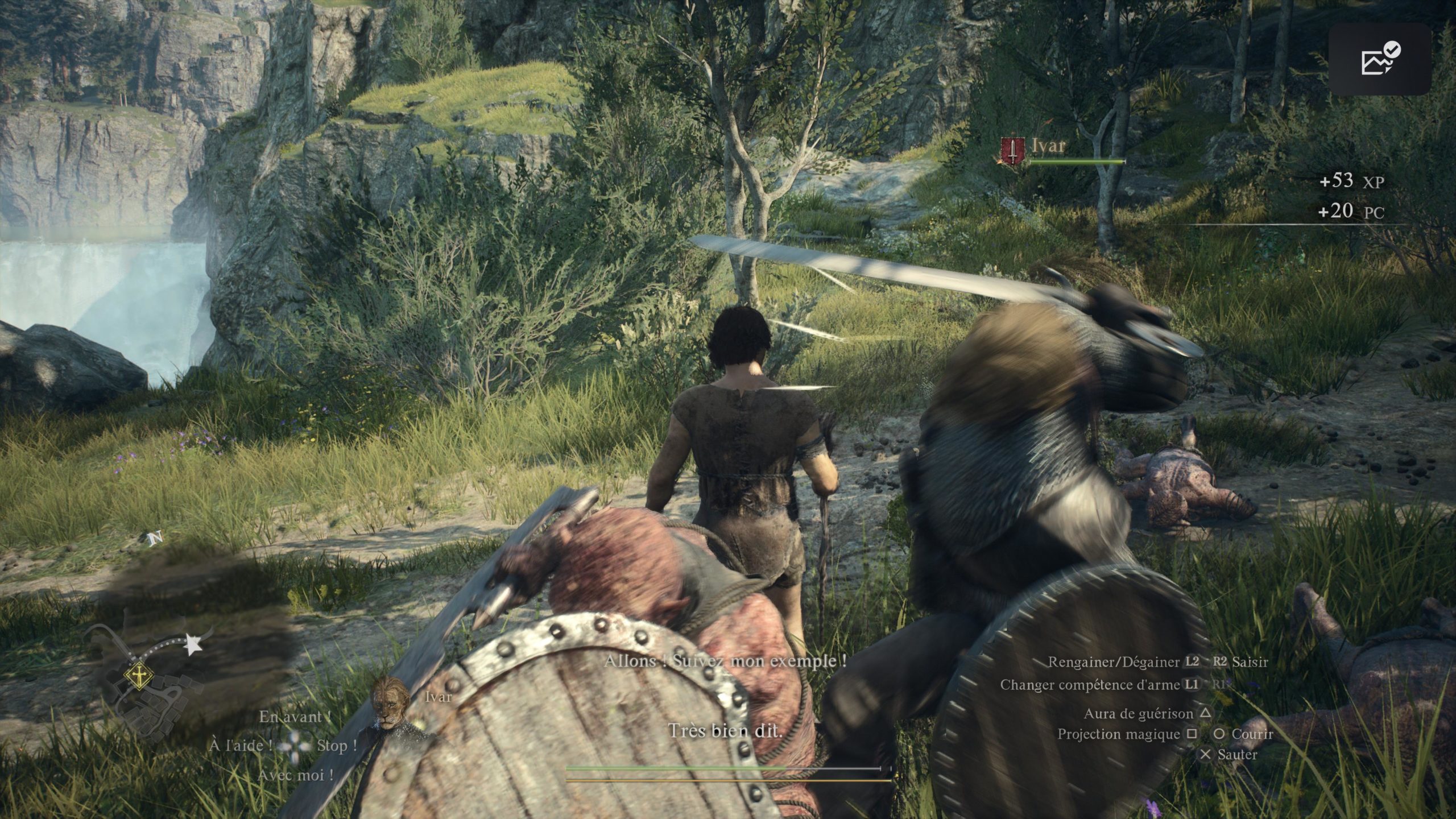This screenshot has height=819, width=1456.
Task: Choose the Courir action label
Action: tap(1252, 734)
